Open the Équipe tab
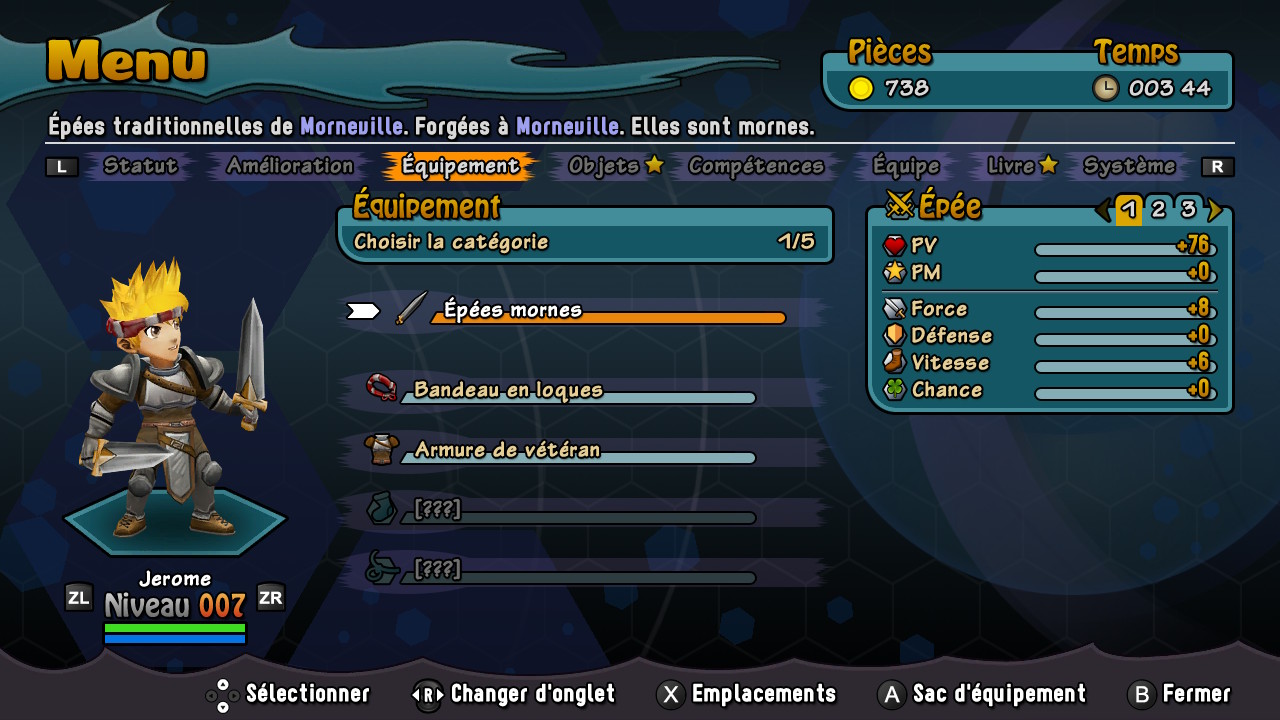The height and width of the screenshot is (720, 1280). click(x=906, y=166)
